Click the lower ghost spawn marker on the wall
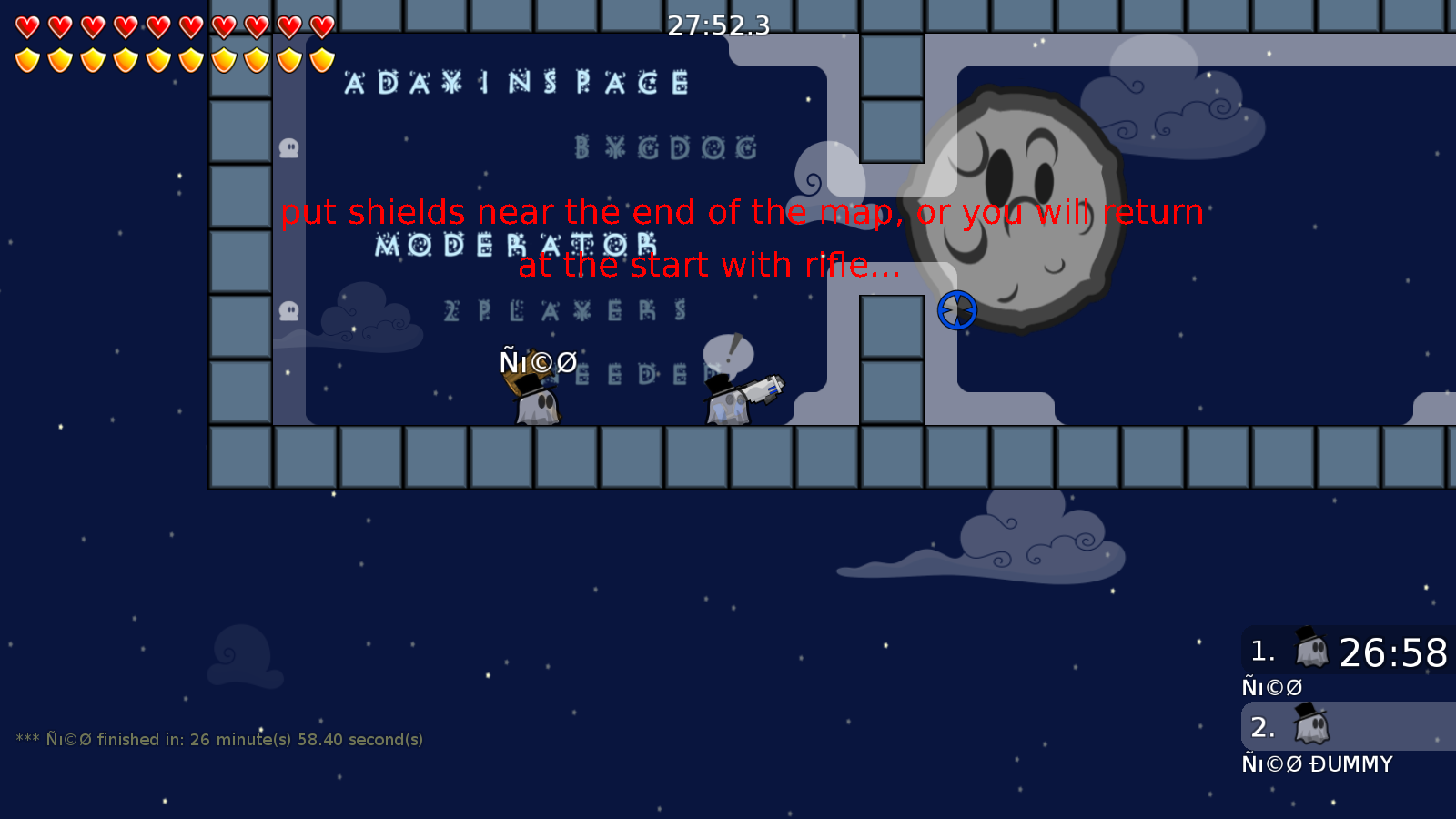Image resolution: width=1456 pixels, height=819 pixels. point(289,310)
